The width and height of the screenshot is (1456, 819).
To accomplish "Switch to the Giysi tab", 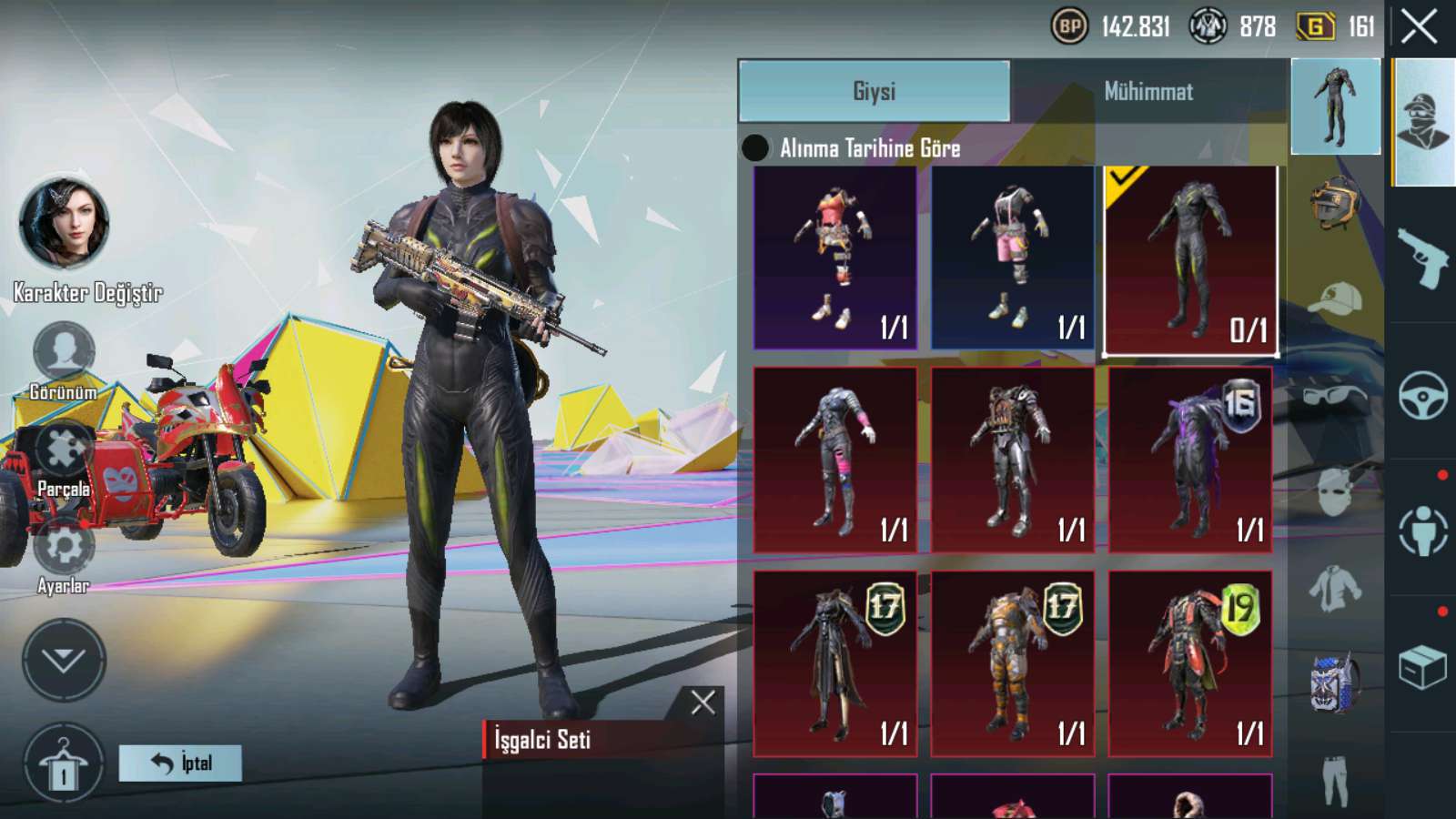I will click(x=874, y=91).
